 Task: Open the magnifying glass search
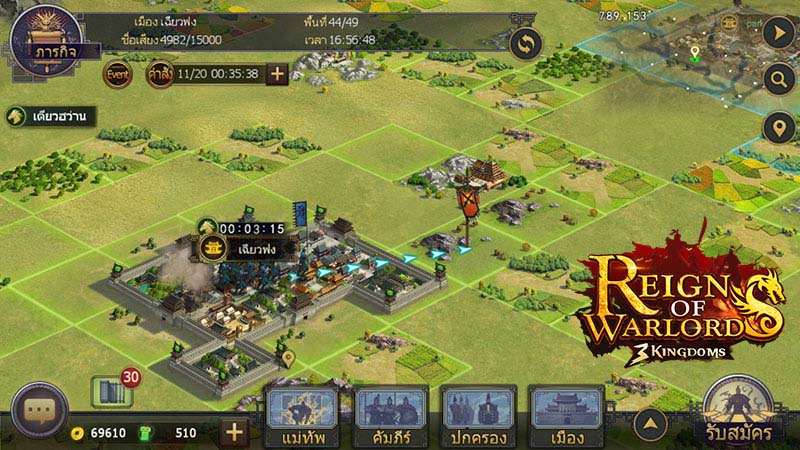pos(777,79)
